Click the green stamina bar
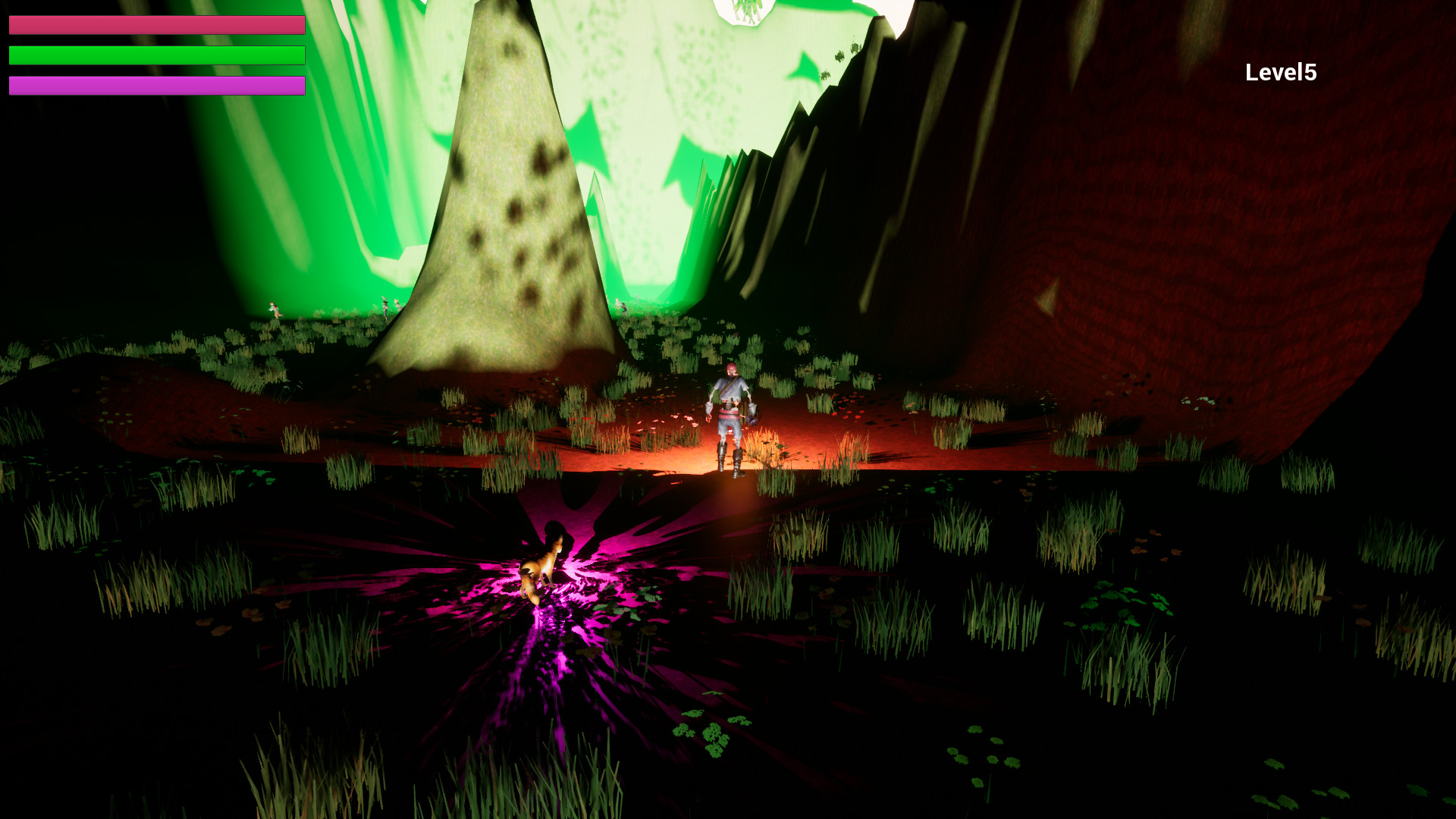 coord(152,55)
